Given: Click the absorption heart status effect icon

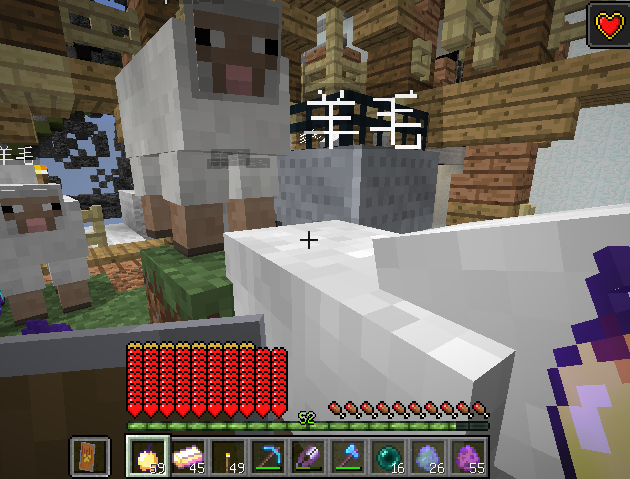Looking at the screenshot, I should click(x=607, y=25).
